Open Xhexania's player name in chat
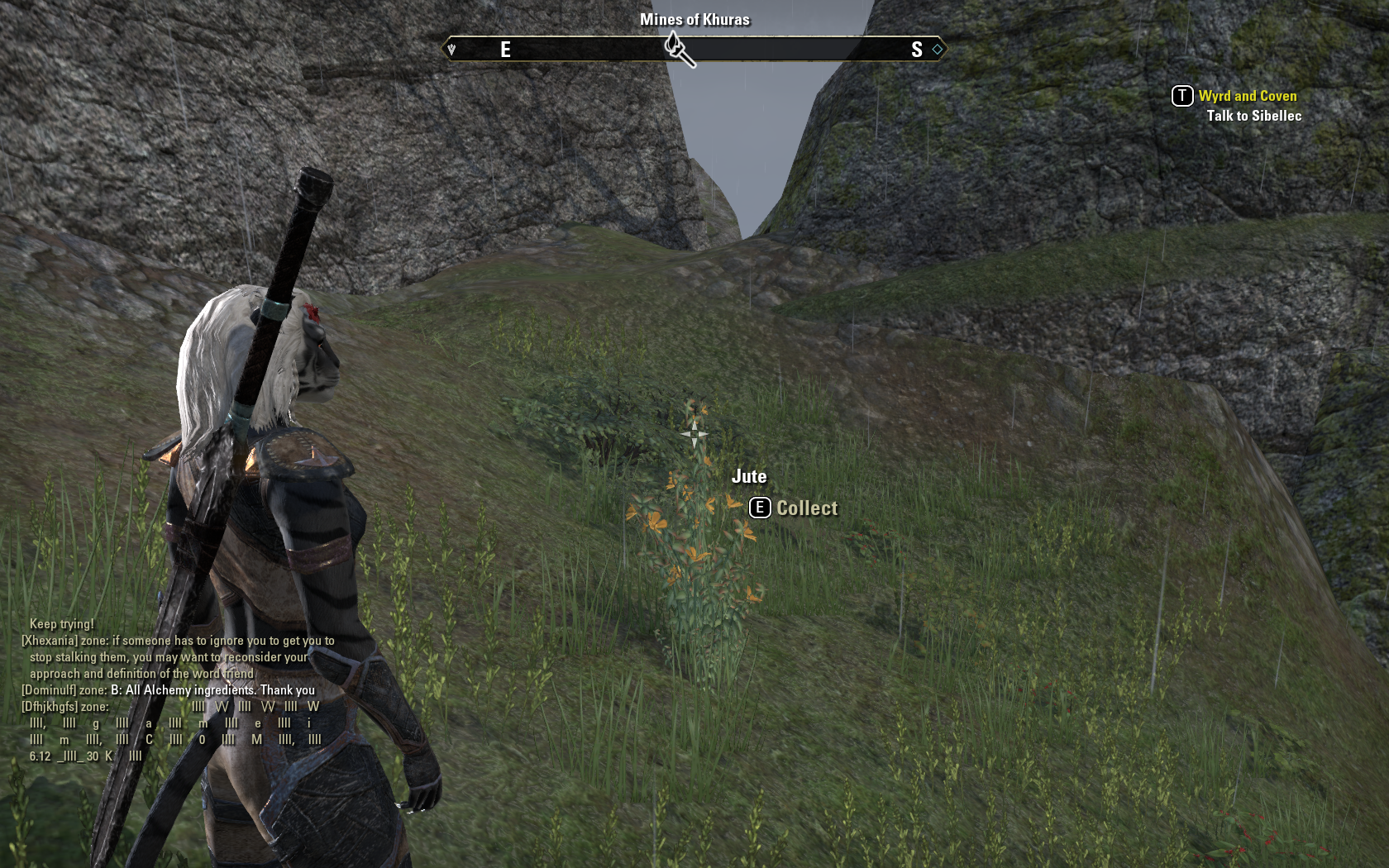 pos(50,641)
